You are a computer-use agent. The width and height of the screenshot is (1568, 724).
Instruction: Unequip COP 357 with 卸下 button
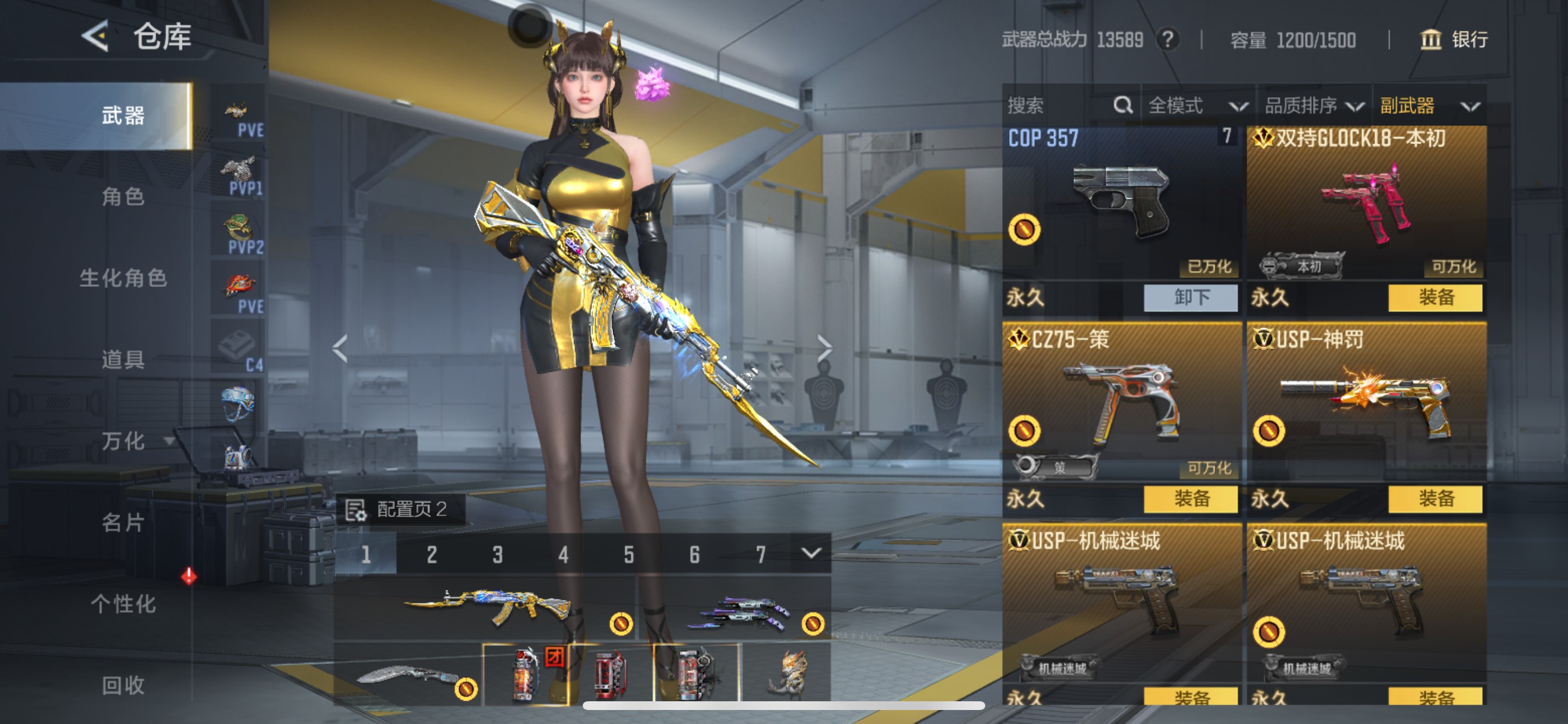1190,297
